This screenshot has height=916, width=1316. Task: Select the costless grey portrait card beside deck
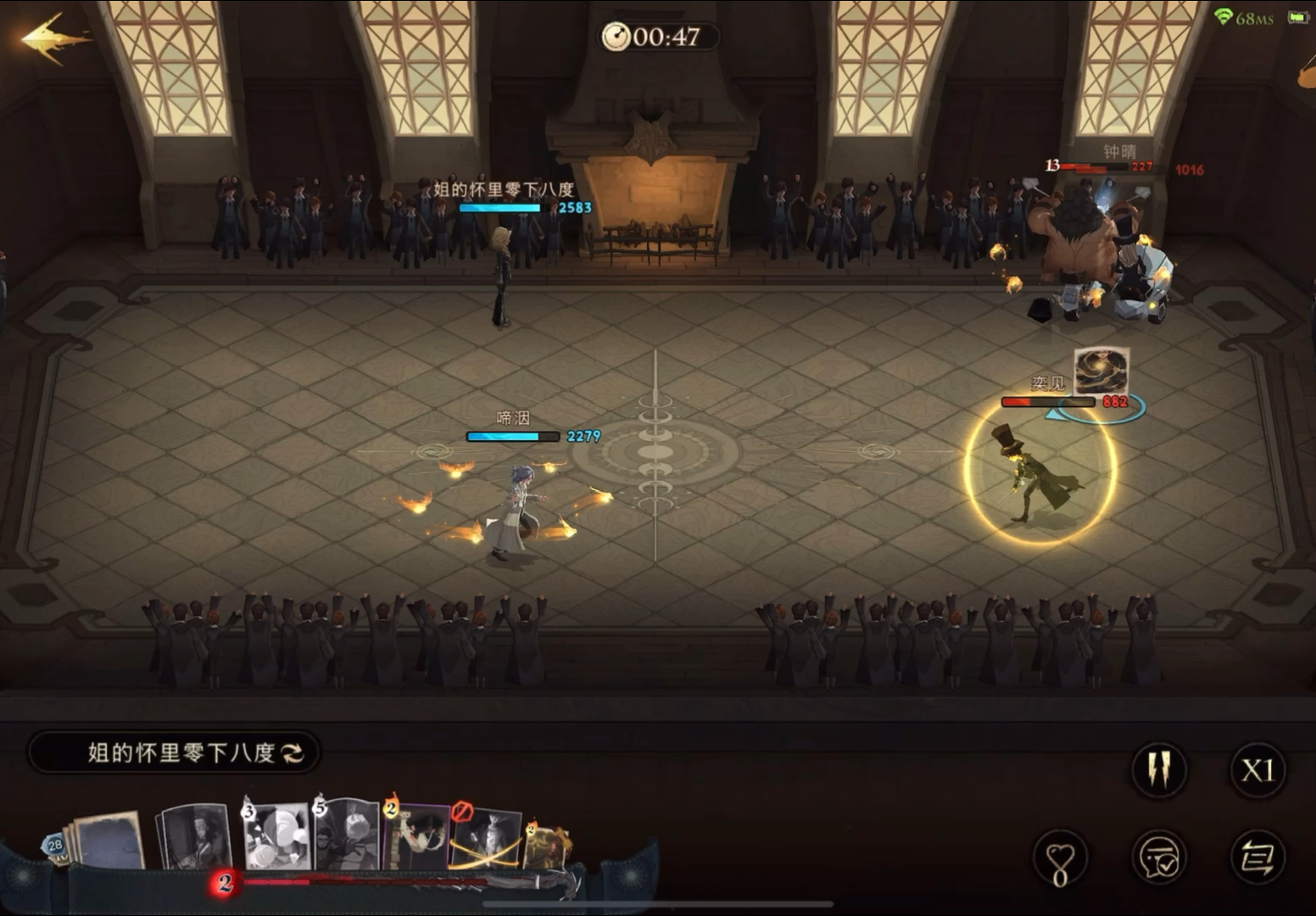pos(195,837)
